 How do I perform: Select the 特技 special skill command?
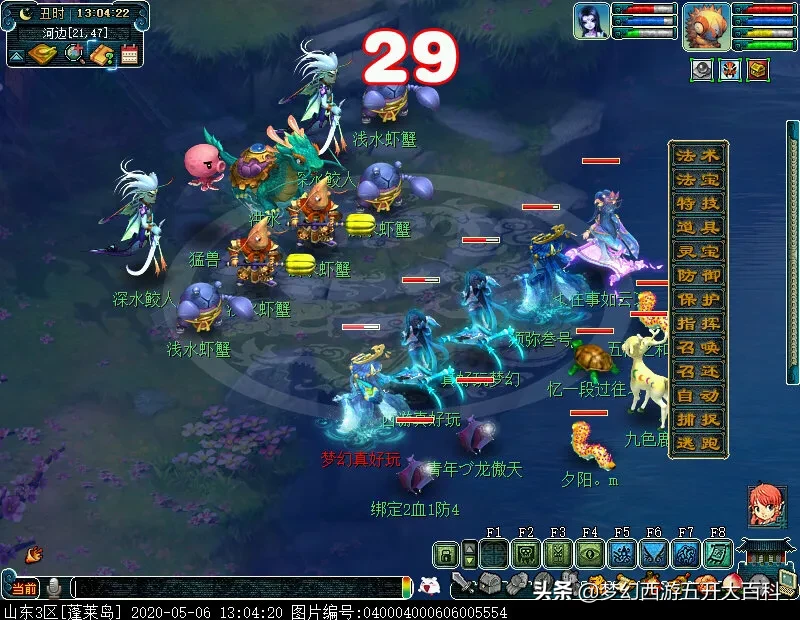[698, 204]
